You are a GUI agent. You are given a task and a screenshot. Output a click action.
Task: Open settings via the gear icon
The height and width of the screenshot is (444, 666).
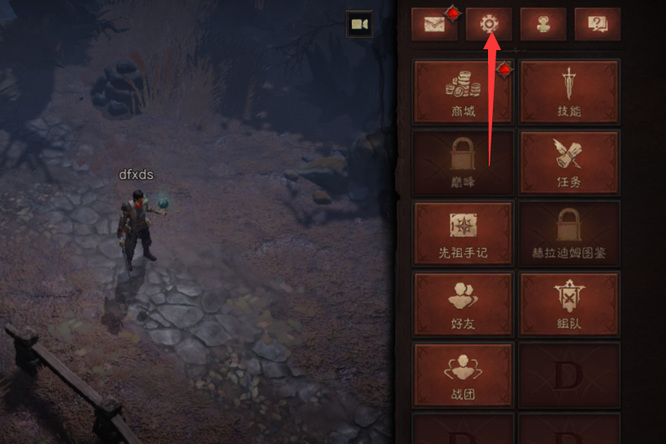489,23
